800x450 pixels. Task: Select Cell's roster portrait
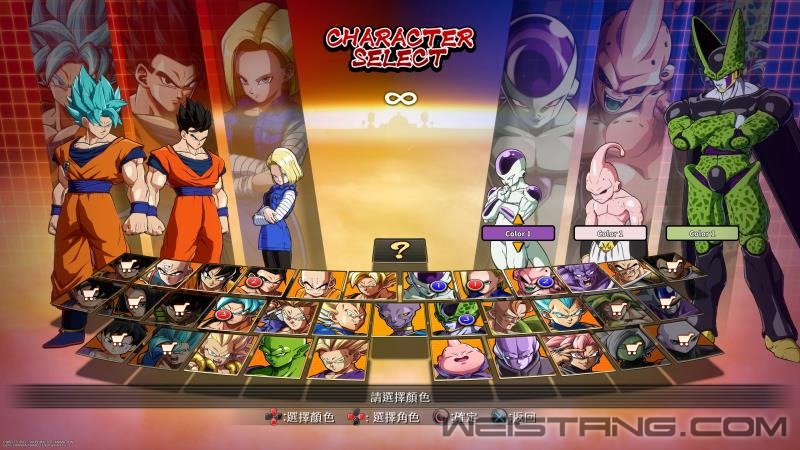tap(454, 318)
